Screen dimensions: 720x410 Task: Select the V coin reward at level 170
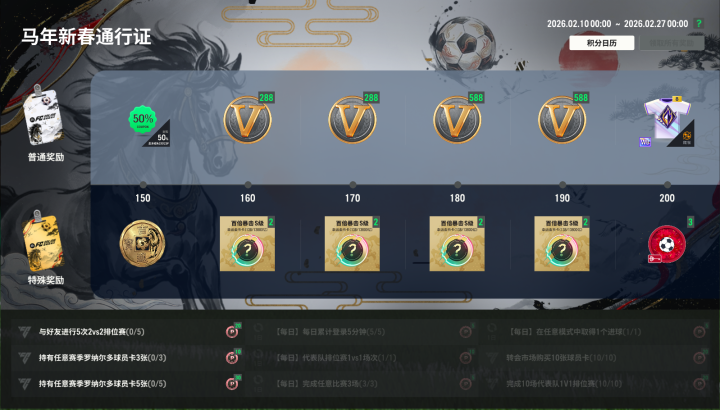click(x=352, y=121)
